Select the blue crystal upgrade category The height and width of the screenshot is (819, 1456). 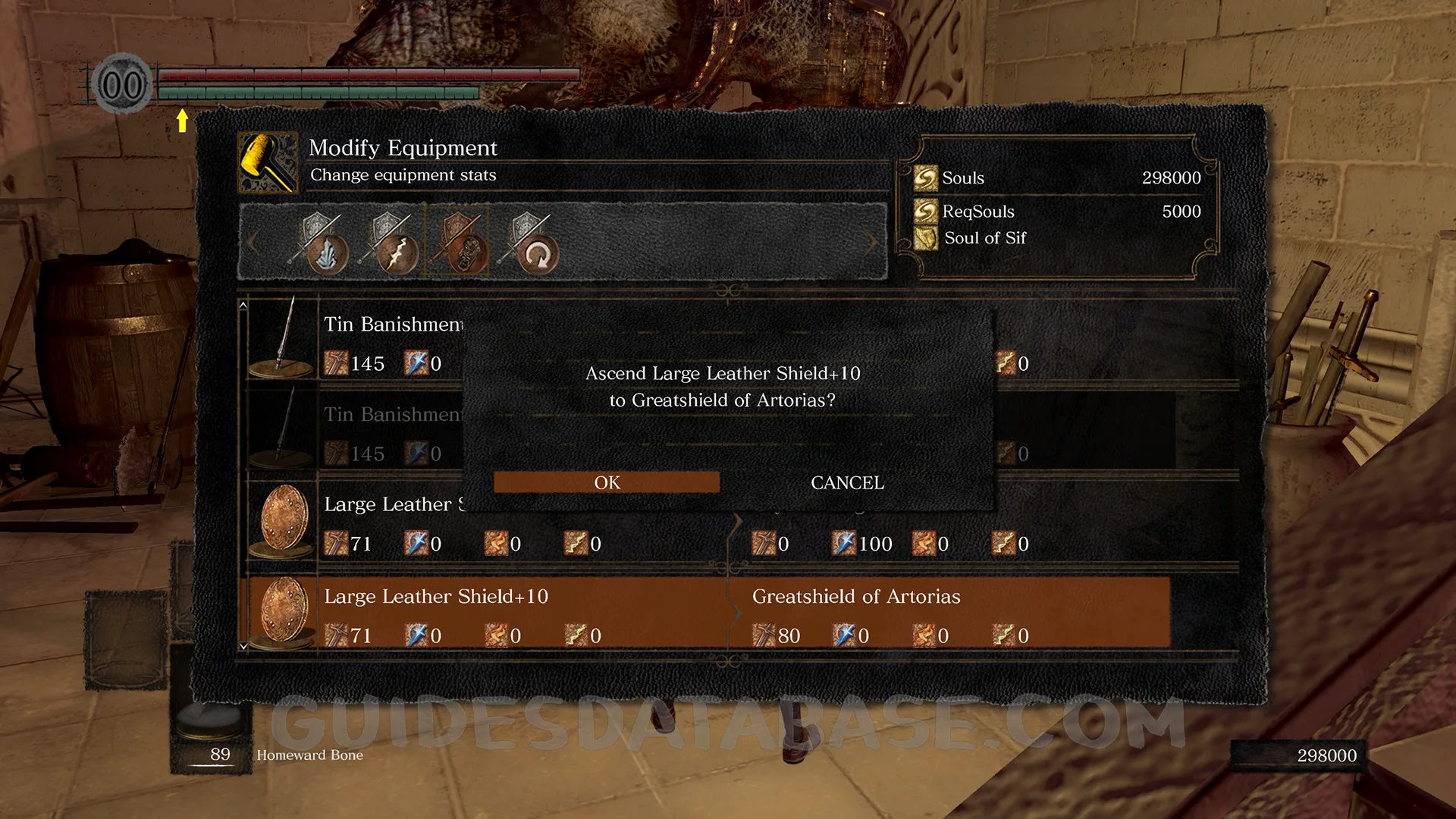(318, 244)
